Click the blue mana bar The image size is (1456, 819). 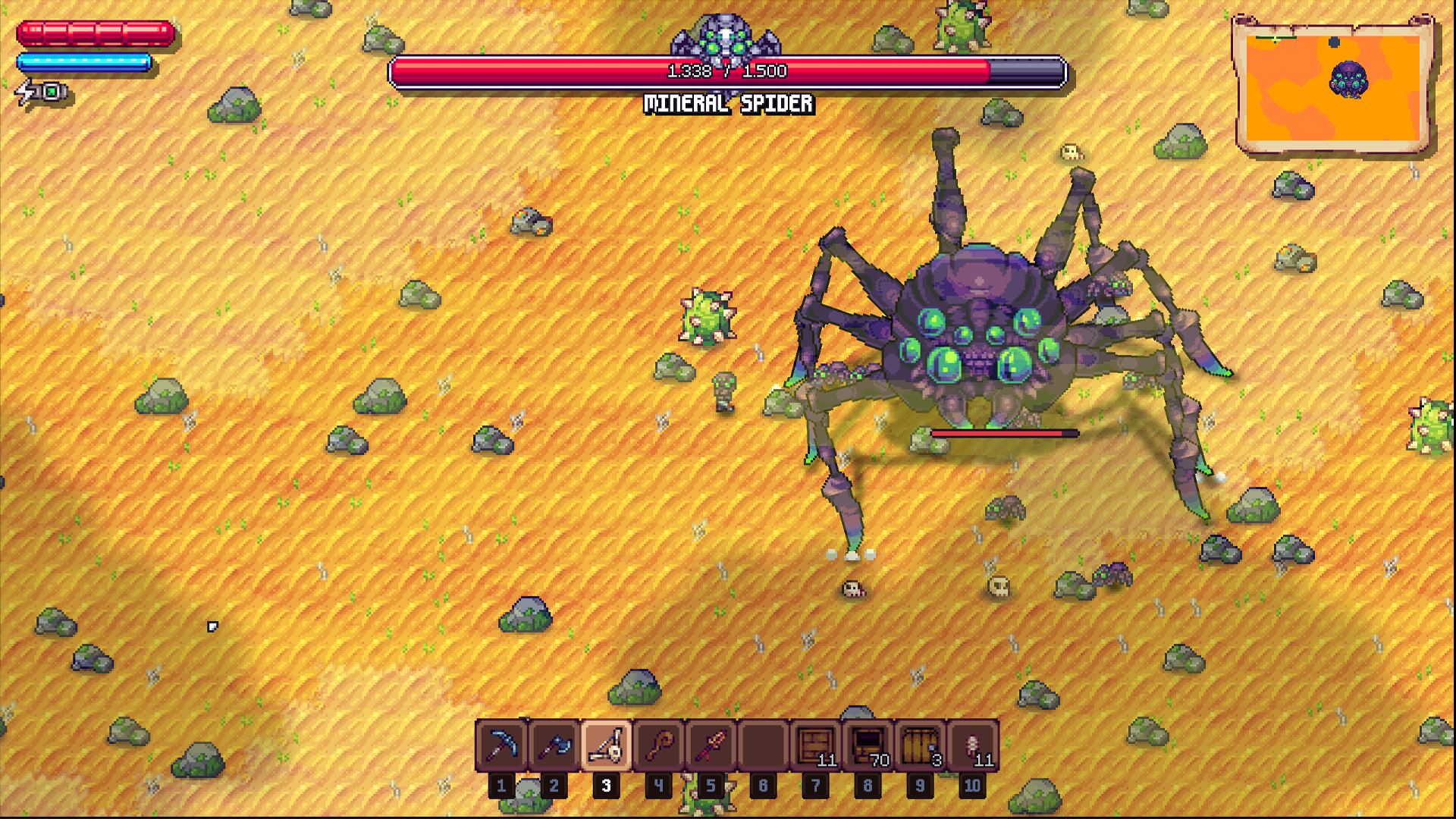point(83,61)
